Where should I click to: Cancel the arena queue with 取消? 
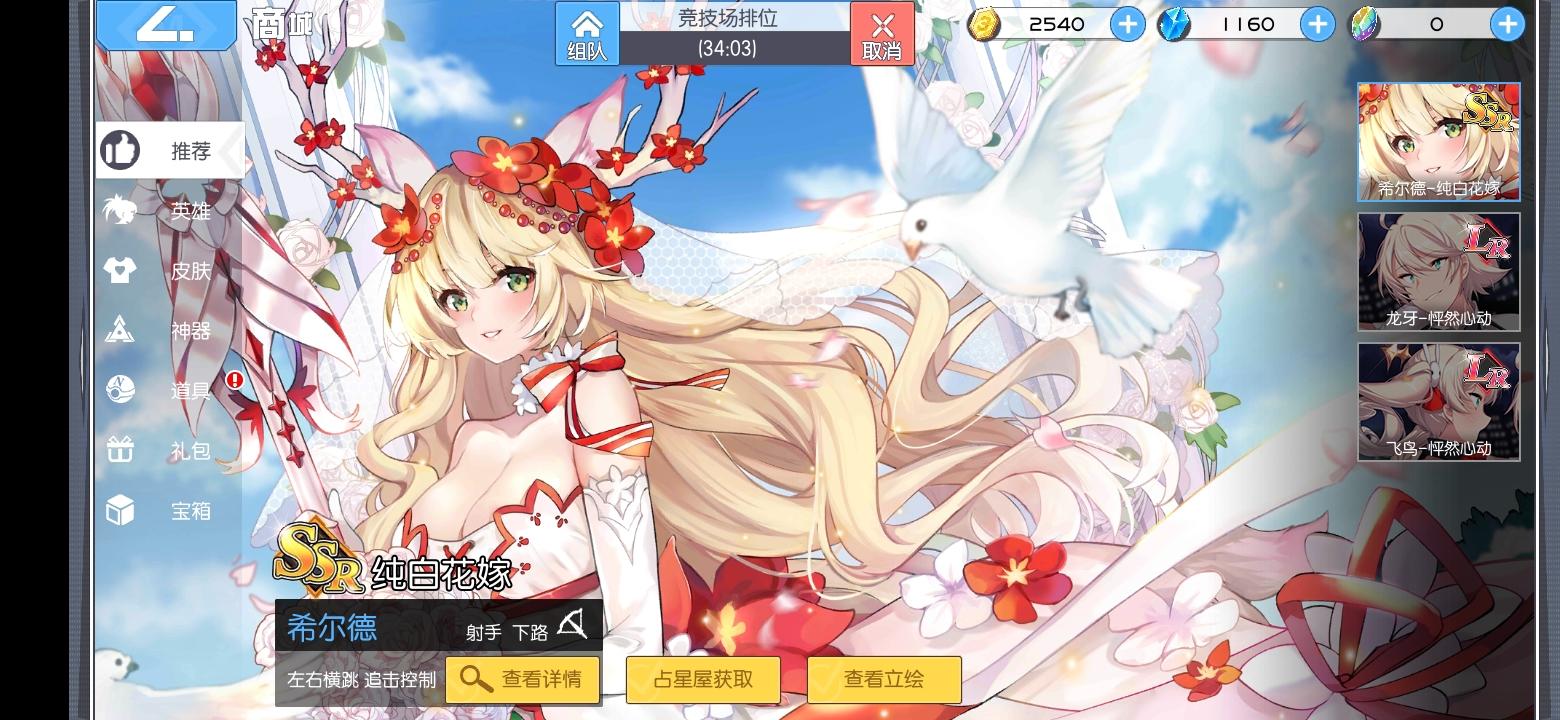(883, 33)
